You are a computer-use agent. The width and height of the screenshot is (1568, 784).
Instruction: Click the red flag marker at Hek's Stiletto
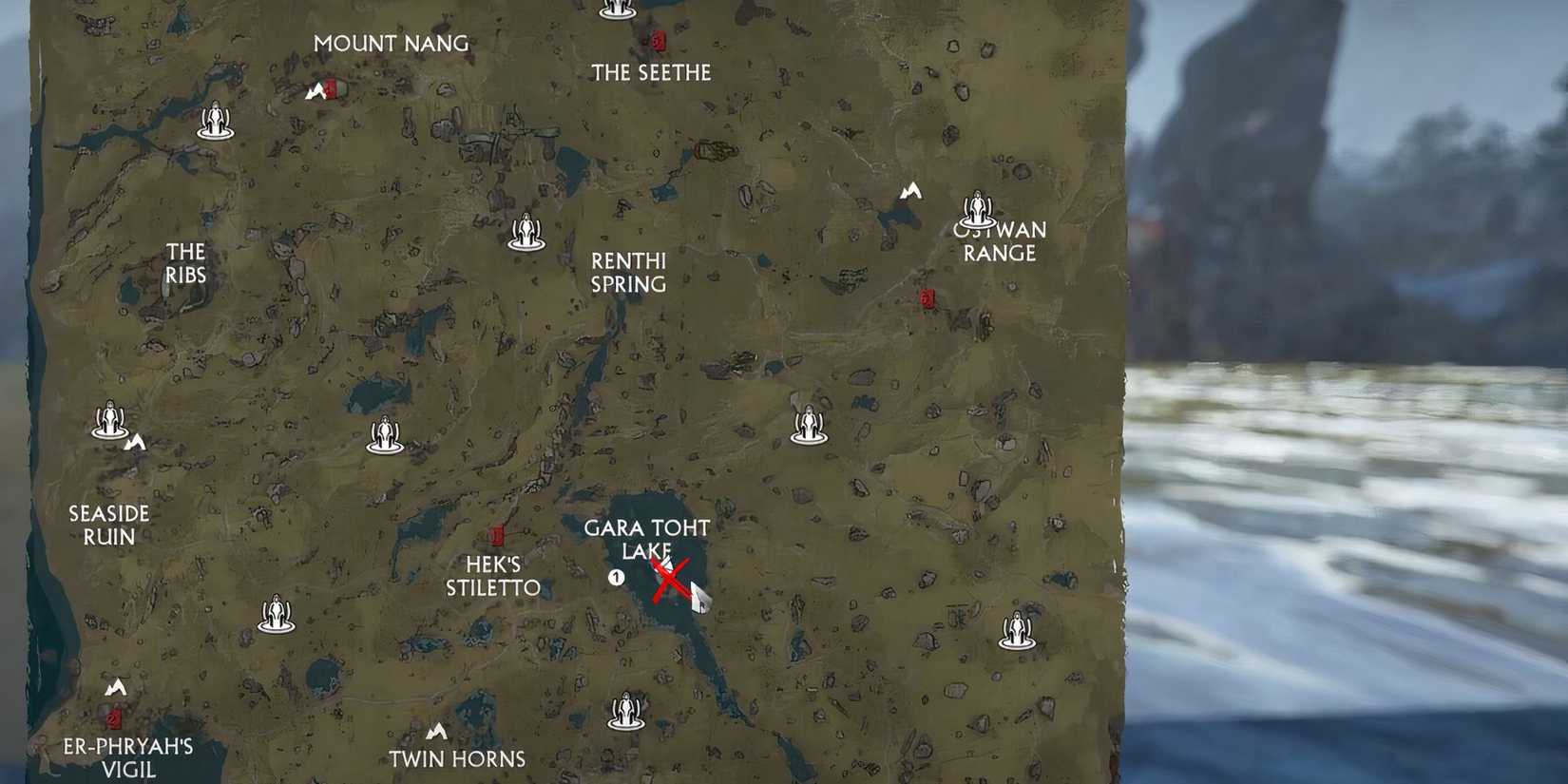497,532
